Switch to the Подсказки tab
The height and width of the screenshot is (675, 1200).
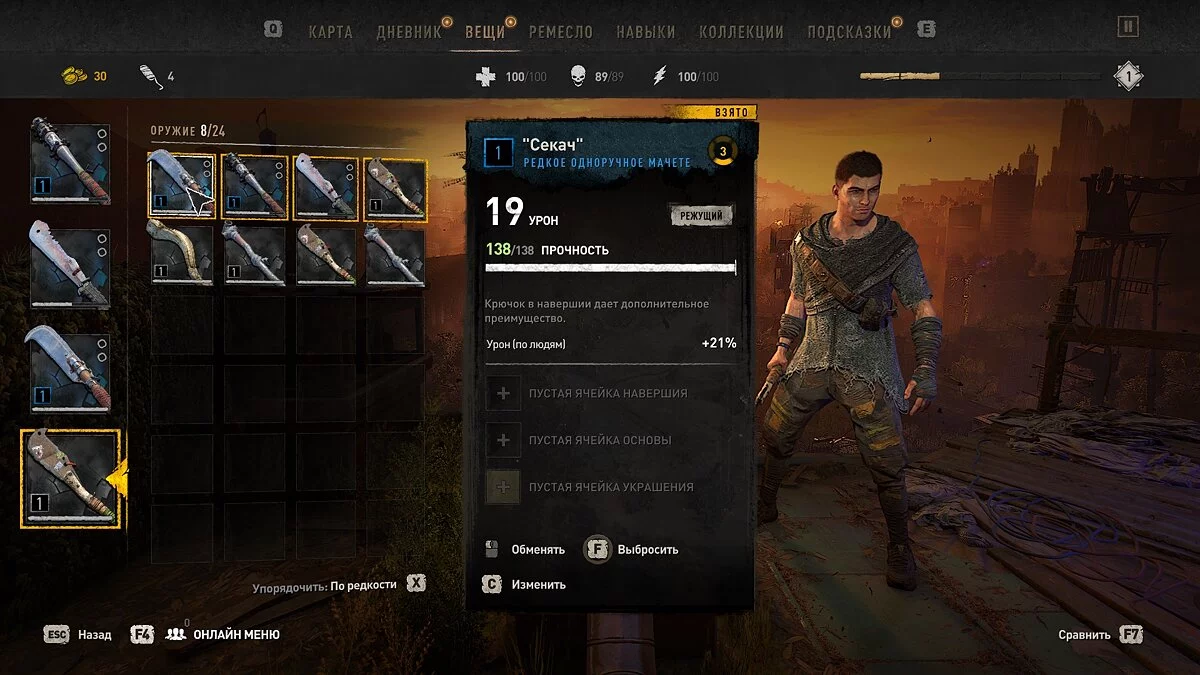coord(848,31)
